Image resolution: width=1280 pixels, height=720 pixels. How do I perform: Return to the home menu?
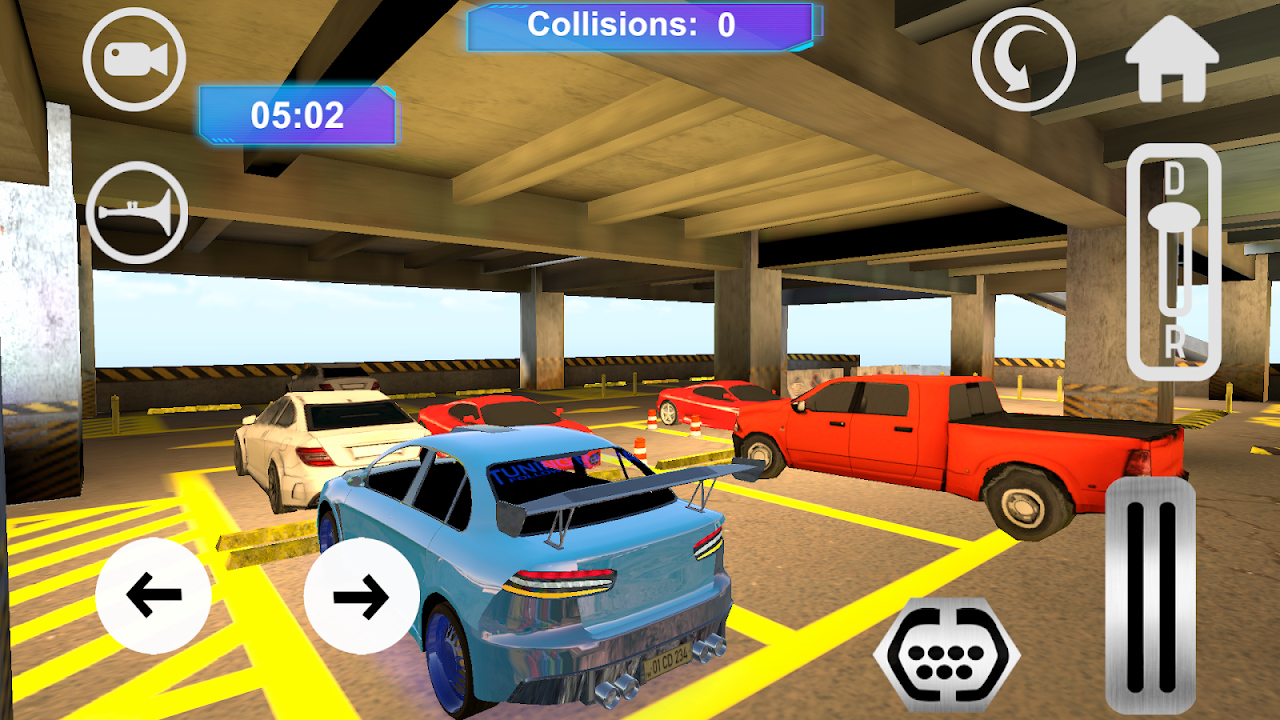point(1172,59)
